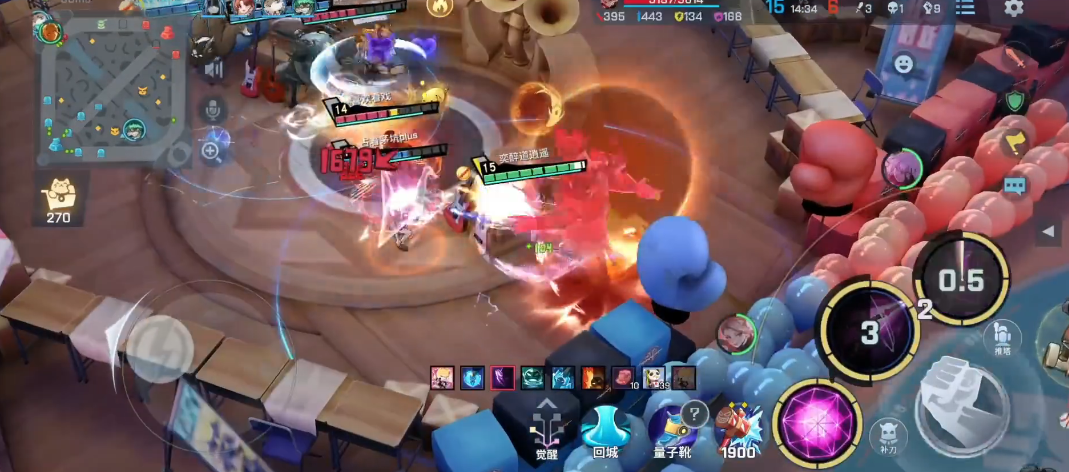
Task: Toggle the microphone voice chat button
Action: pos(212,109)
